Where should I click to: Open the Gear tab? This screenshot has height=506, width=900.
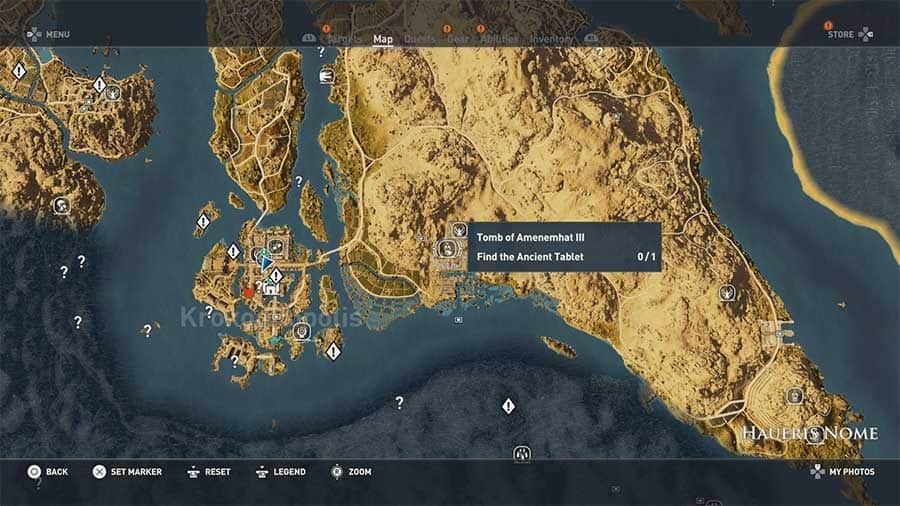pyautogui.click(x=458, y=40)
